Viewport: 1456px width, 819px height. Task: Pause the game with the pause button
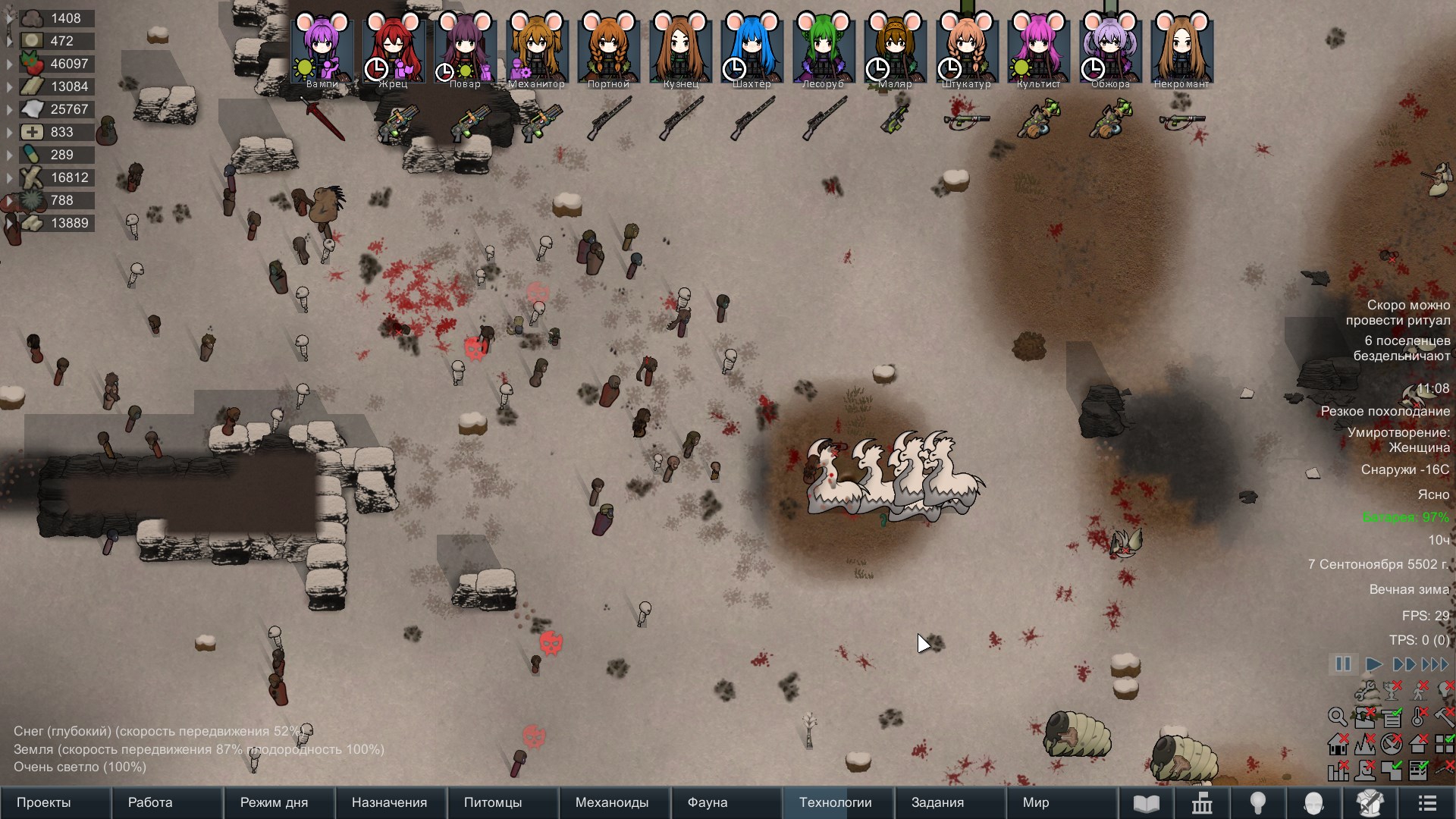pyautogui.click(x=1343, y=664)
